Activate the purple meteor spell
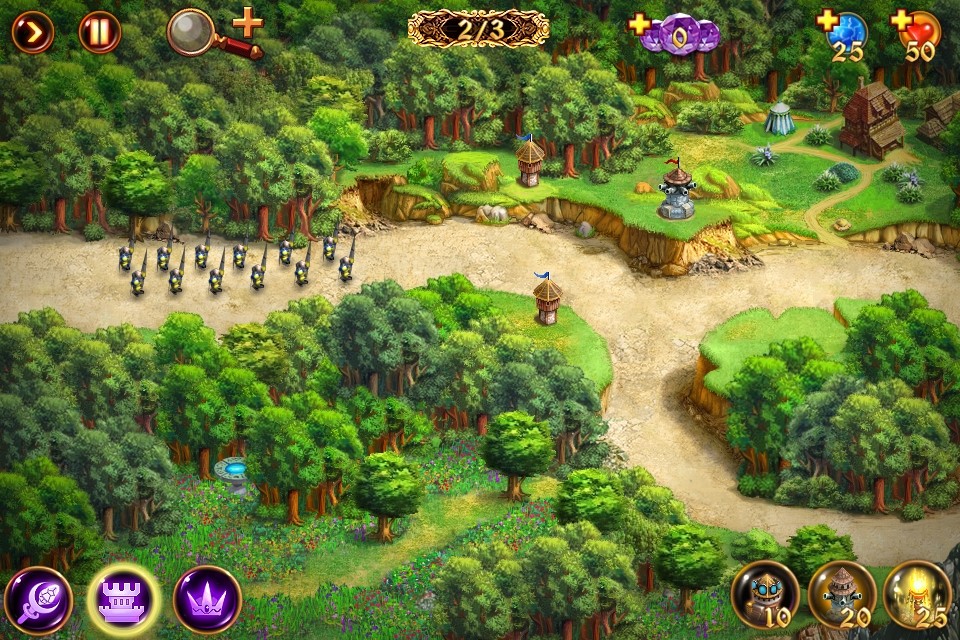The width and height of the screenshot is (960, 640). tap(38, 600)
